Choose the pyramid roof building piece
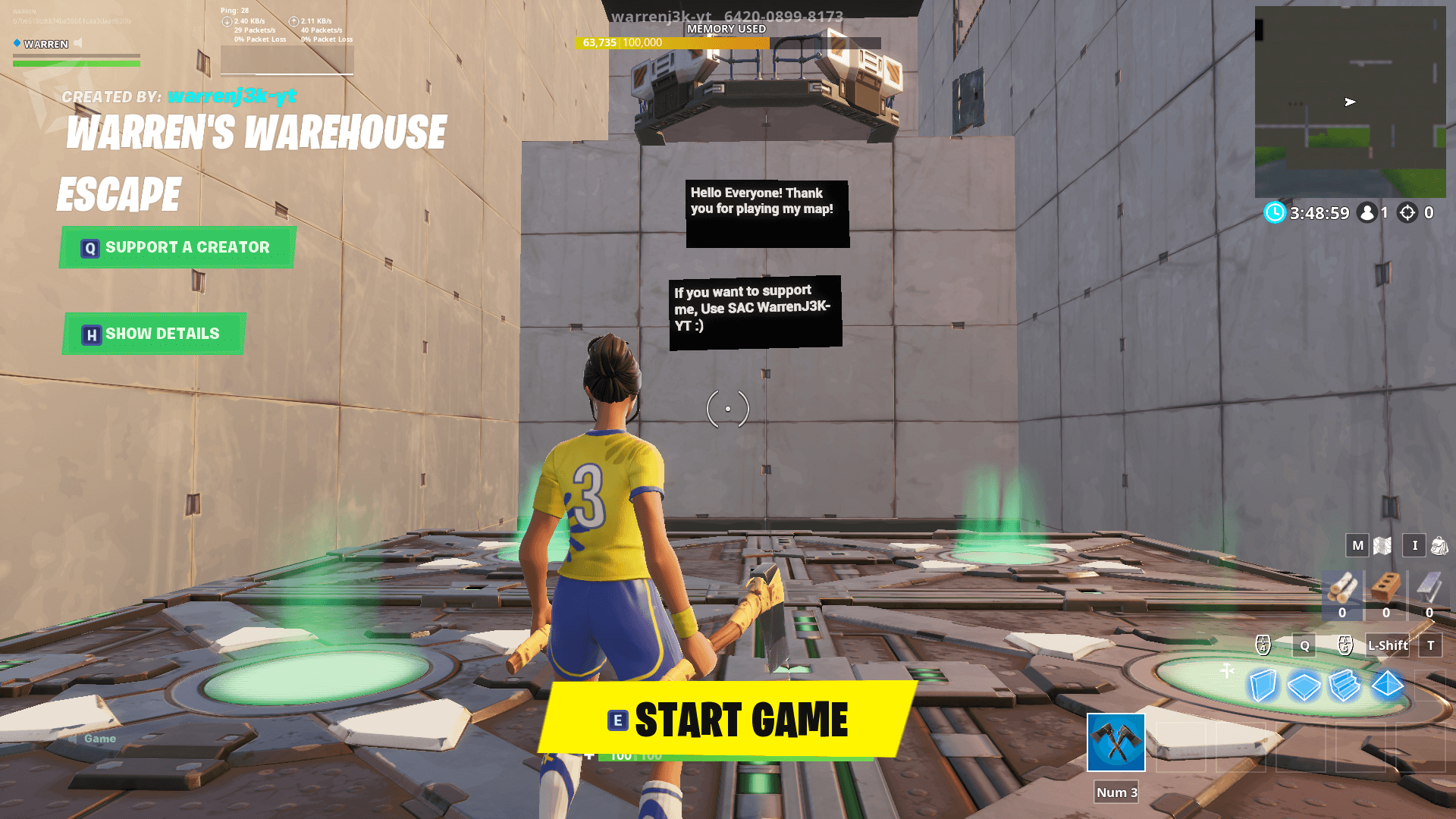Image resolution: width=1456 pixels, height=819 pixels. click(1387, 684)
